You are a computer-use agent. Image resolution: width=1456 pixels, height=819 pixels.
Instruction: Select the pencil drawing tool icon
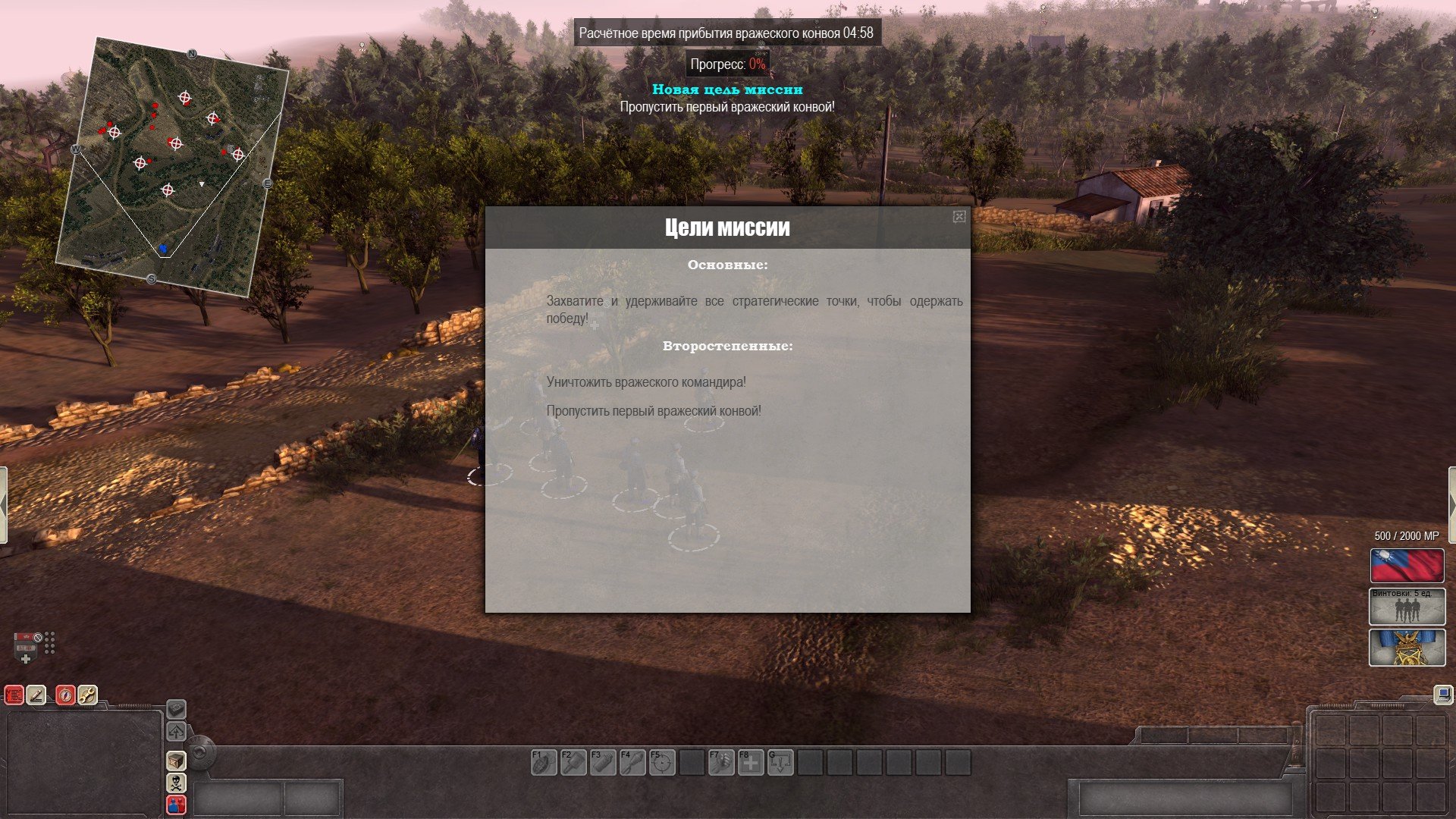[x=36, y=695]
